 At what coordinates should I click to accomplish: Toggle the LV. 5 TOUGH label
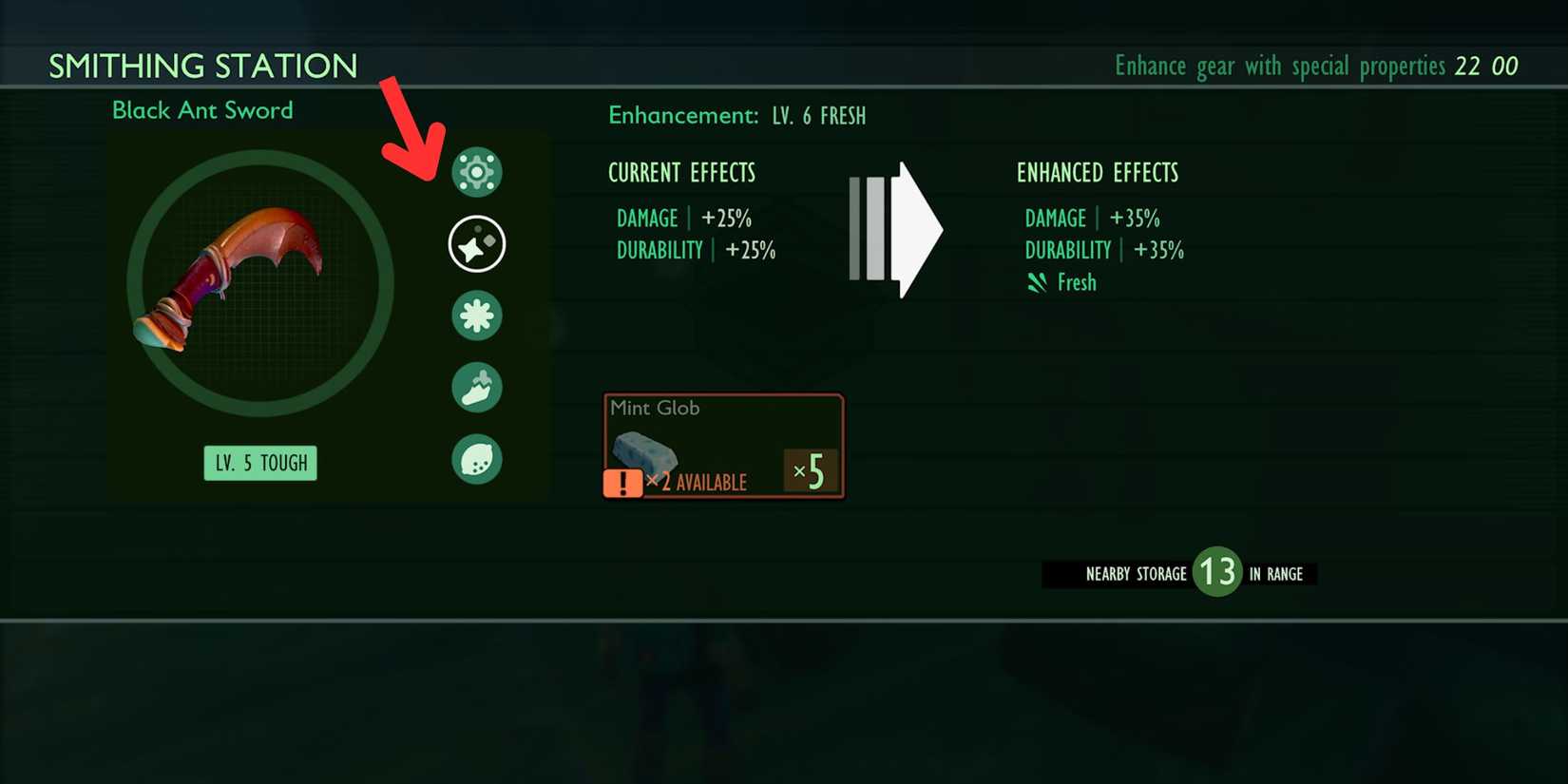pyautogui.click(x=260, y=463)
